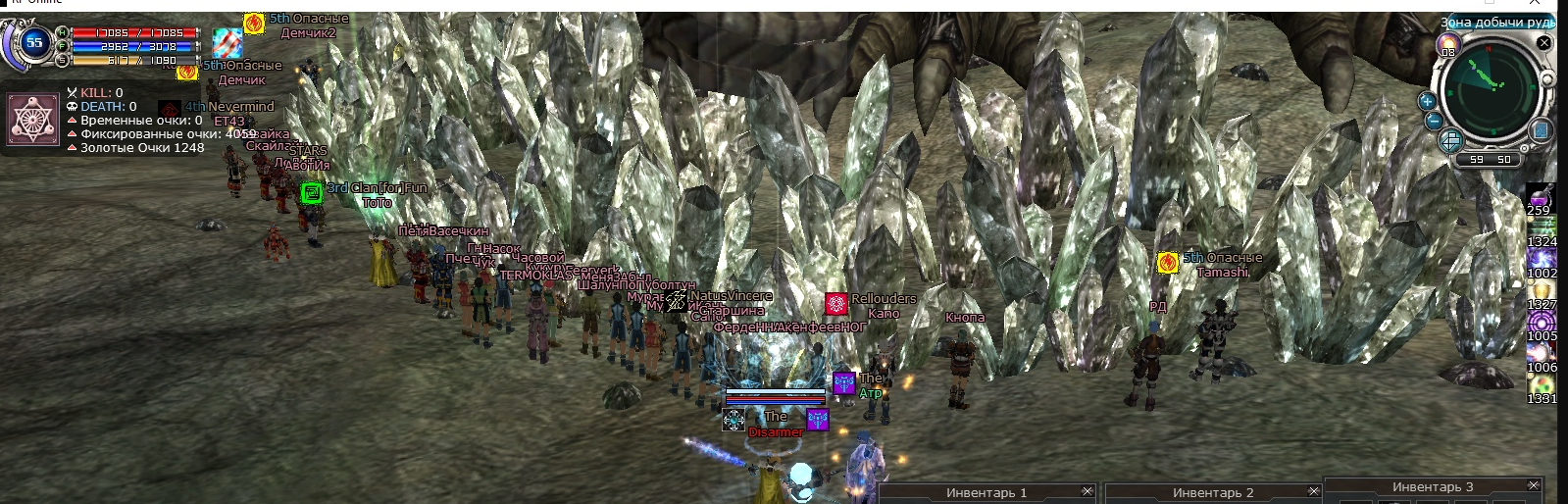This screenshot has height=504, width=1568.
Task: Open the hexagram emblem beside kill stats
Action: point(34,119)
